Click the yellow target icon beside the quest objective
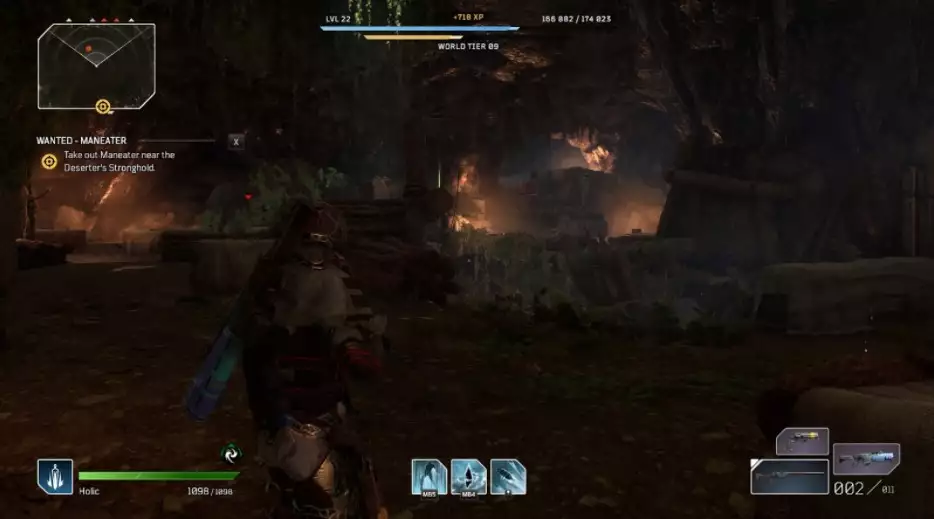 48,161
